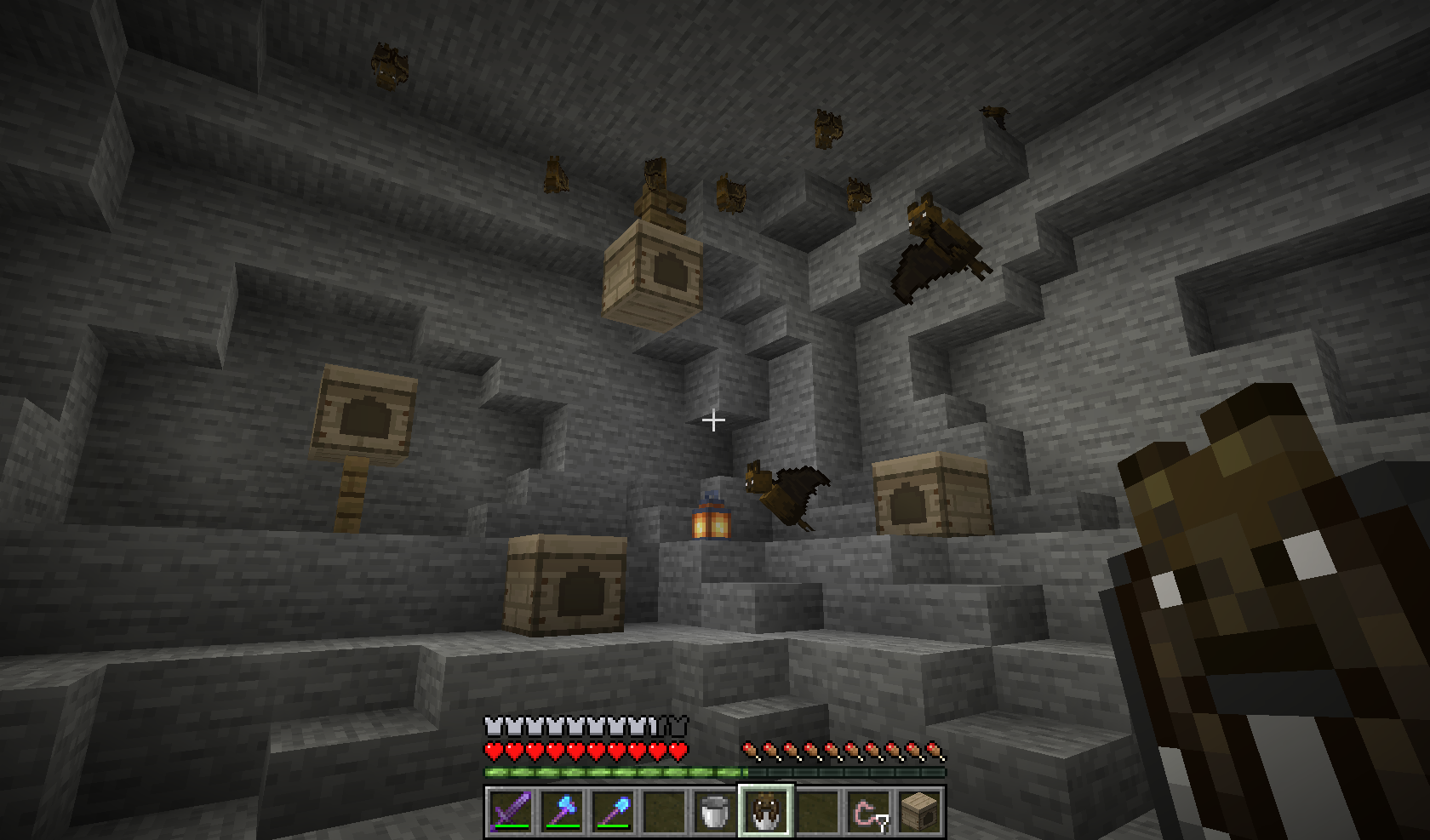Click the crosshair at screen center

[x=714, y=420]
